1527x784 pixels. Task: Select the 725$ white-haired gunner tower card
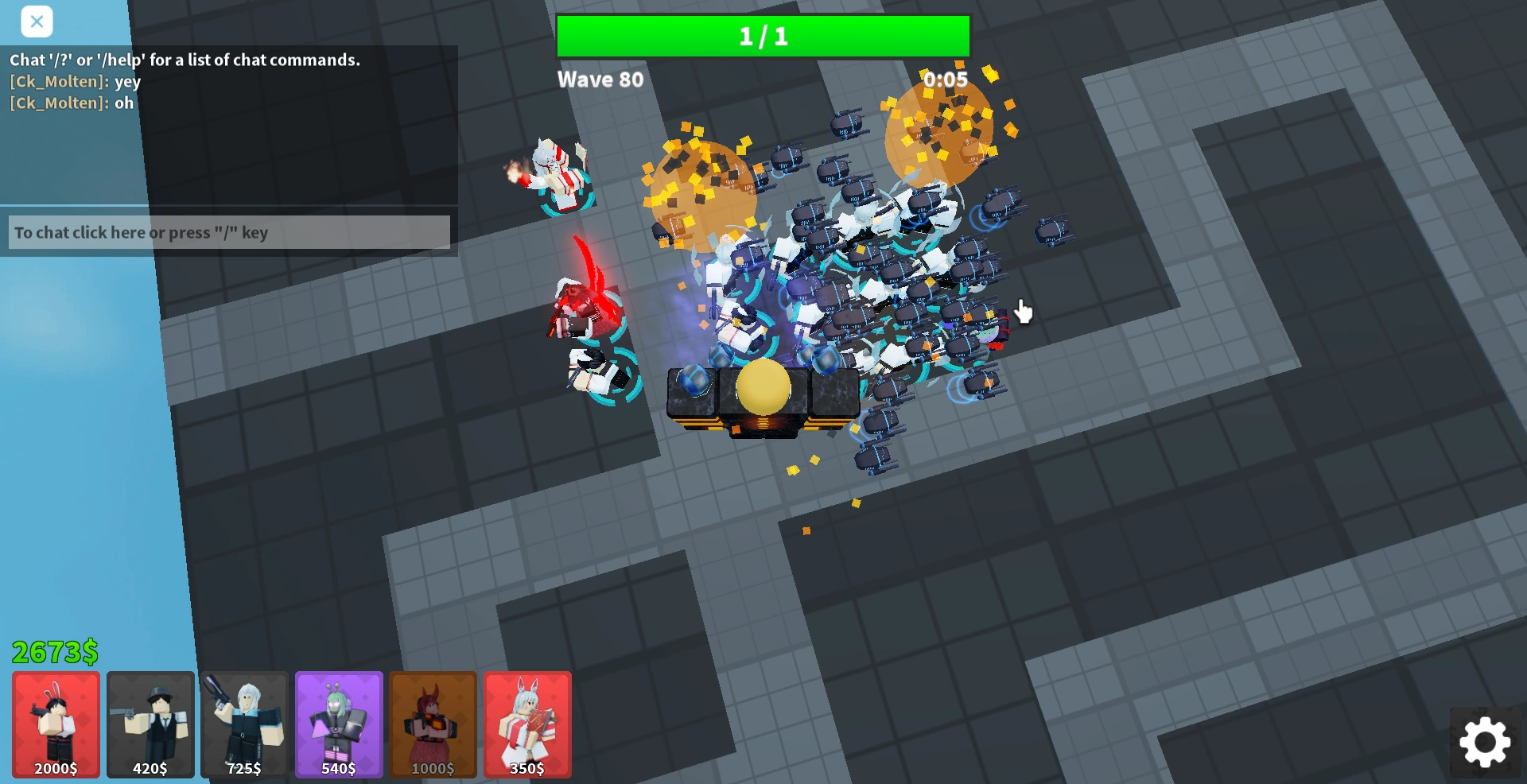243,724
